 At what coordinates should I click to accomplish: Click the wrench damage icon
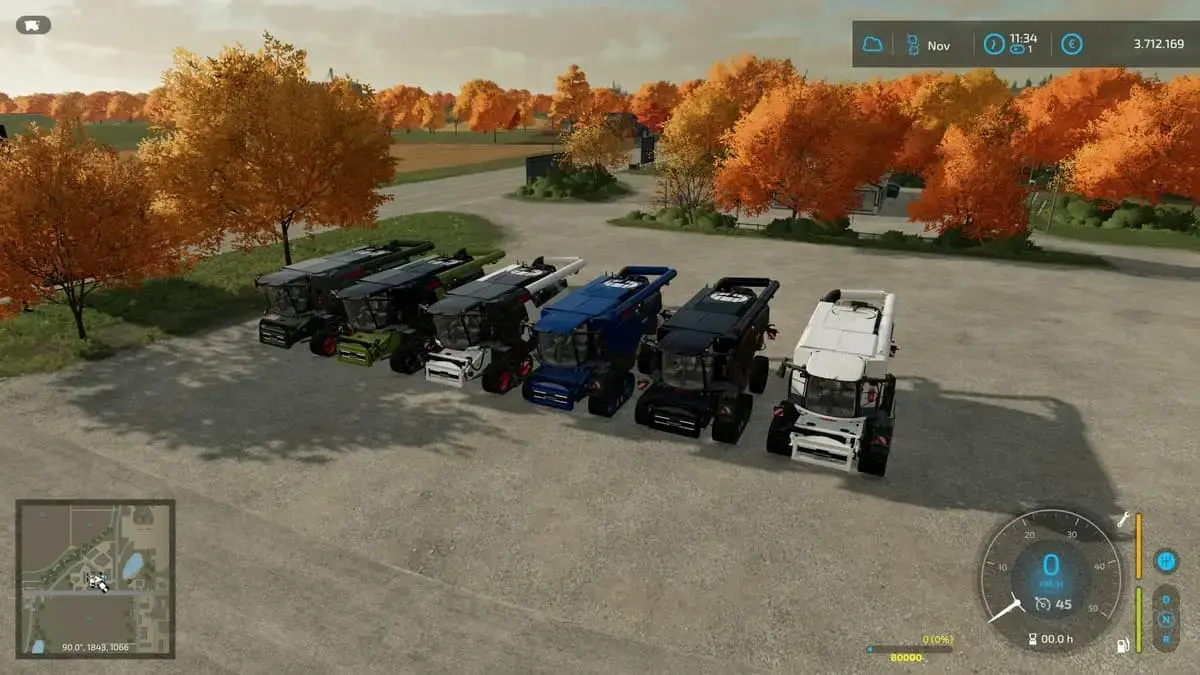point(1123,519)
